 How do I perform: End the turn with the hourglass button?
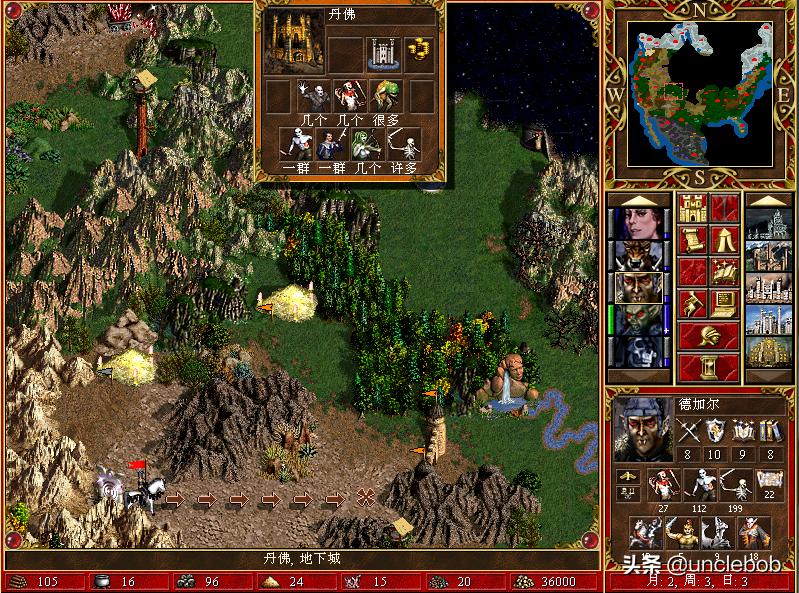708,368
